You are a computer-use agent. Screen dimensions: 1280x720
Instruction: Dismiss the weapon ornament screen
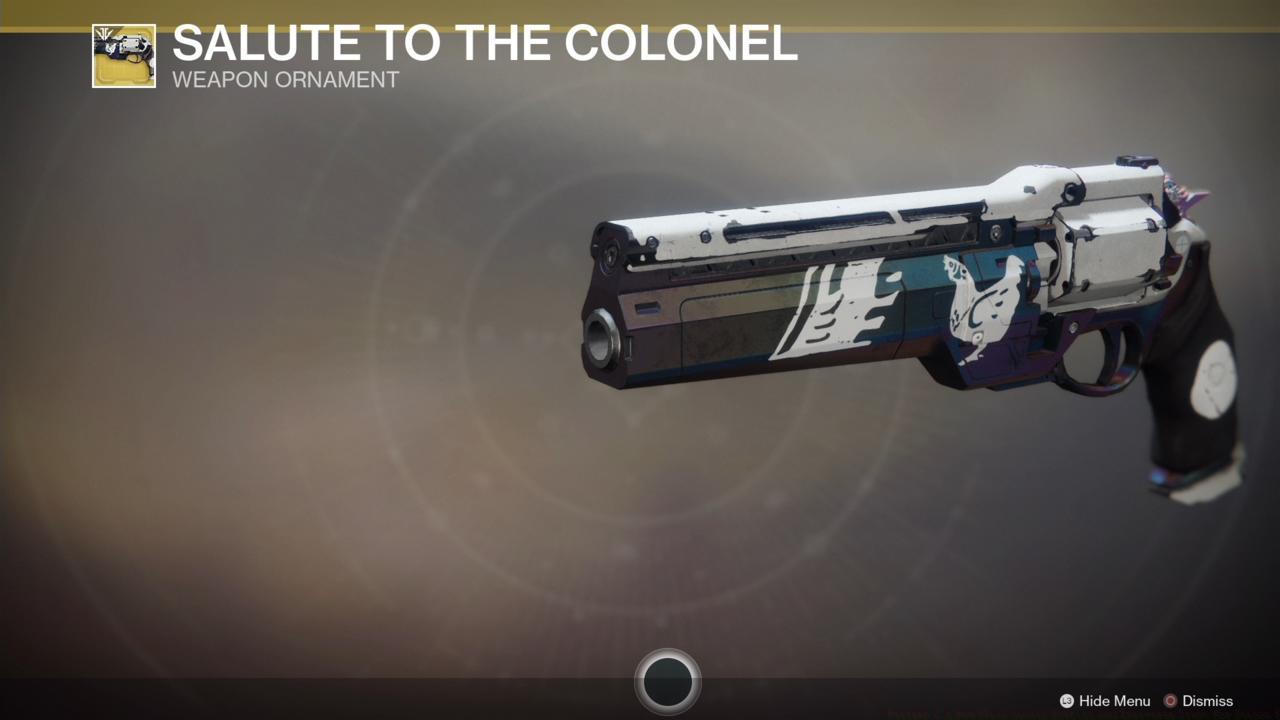(1198, 701)
